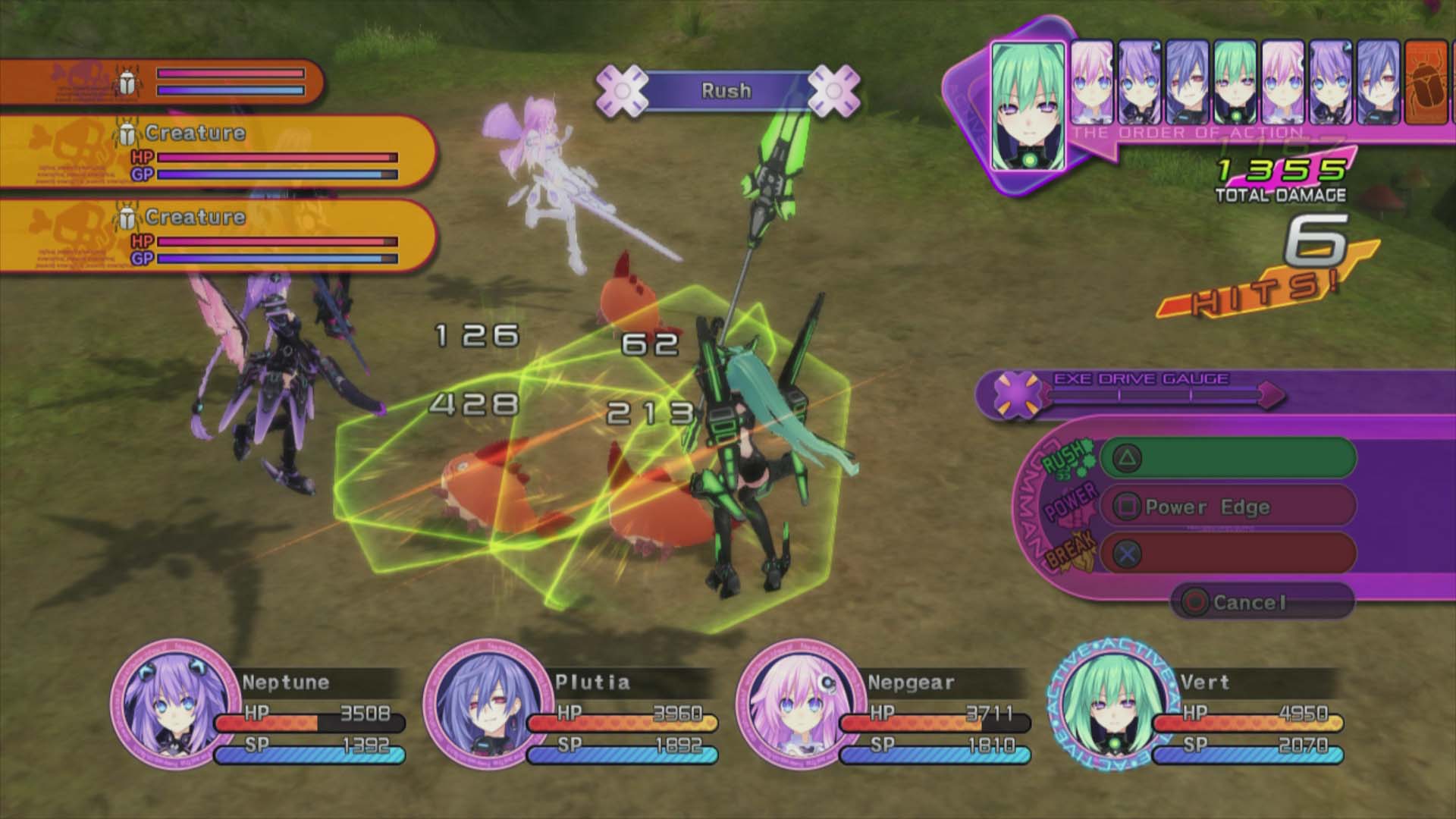Image resolution: width=1456 pixels, height=819 pixels.
Task: Choose the Power Edge skill
Action: click(1207, 507)
